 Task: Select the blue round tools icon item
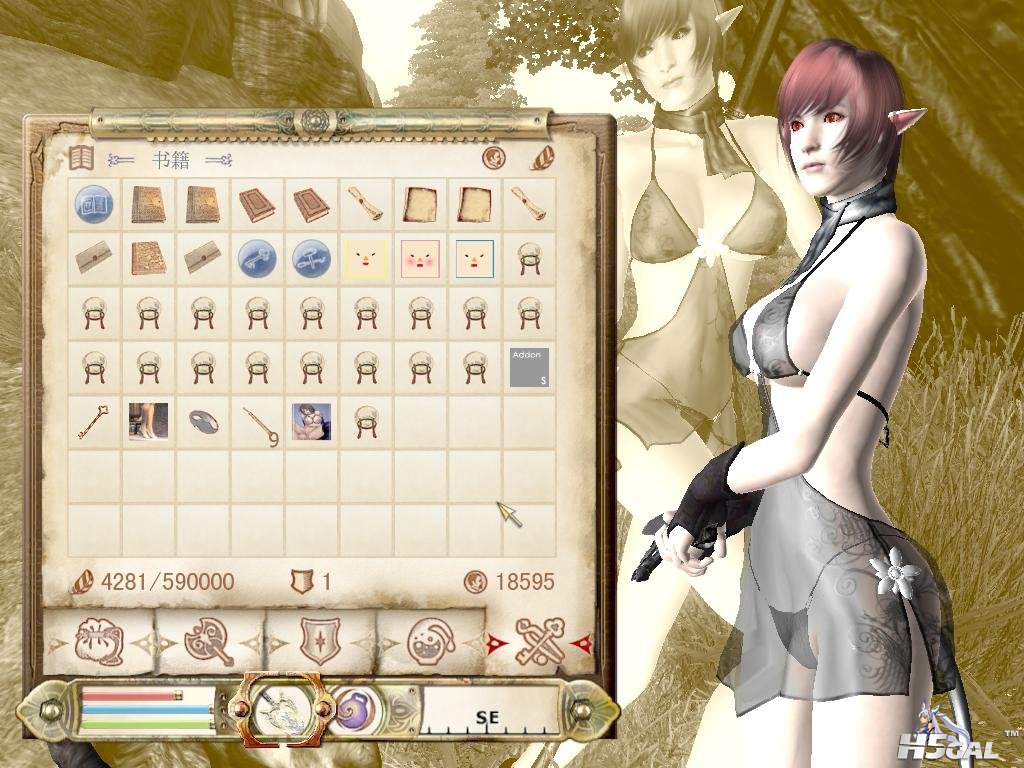311,259
